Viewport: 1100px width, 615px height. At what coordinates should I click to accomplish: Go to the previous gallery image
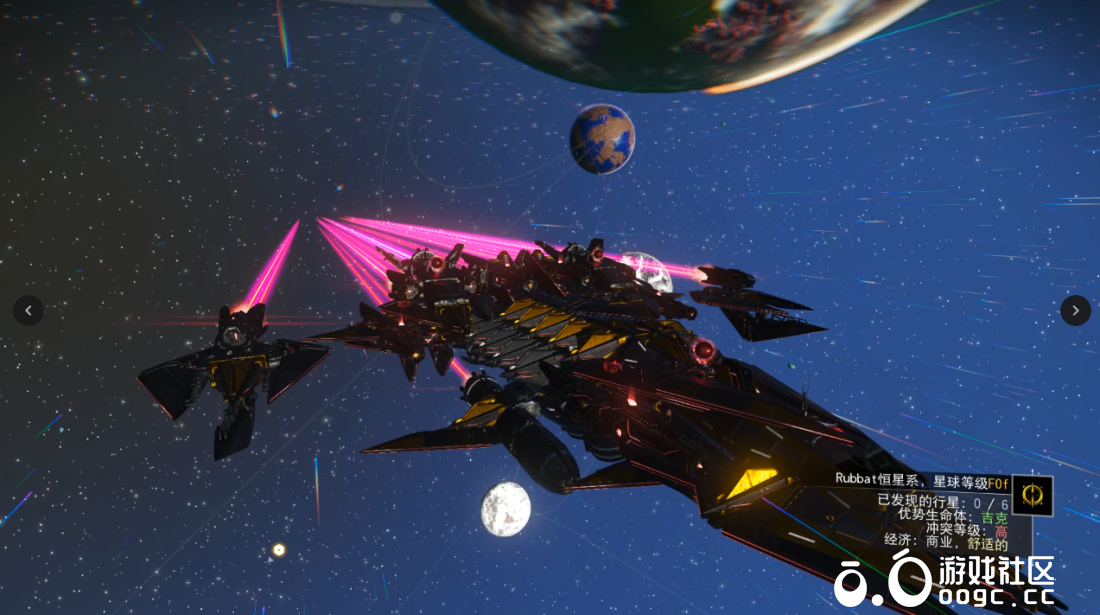click(x=28, y=310)
